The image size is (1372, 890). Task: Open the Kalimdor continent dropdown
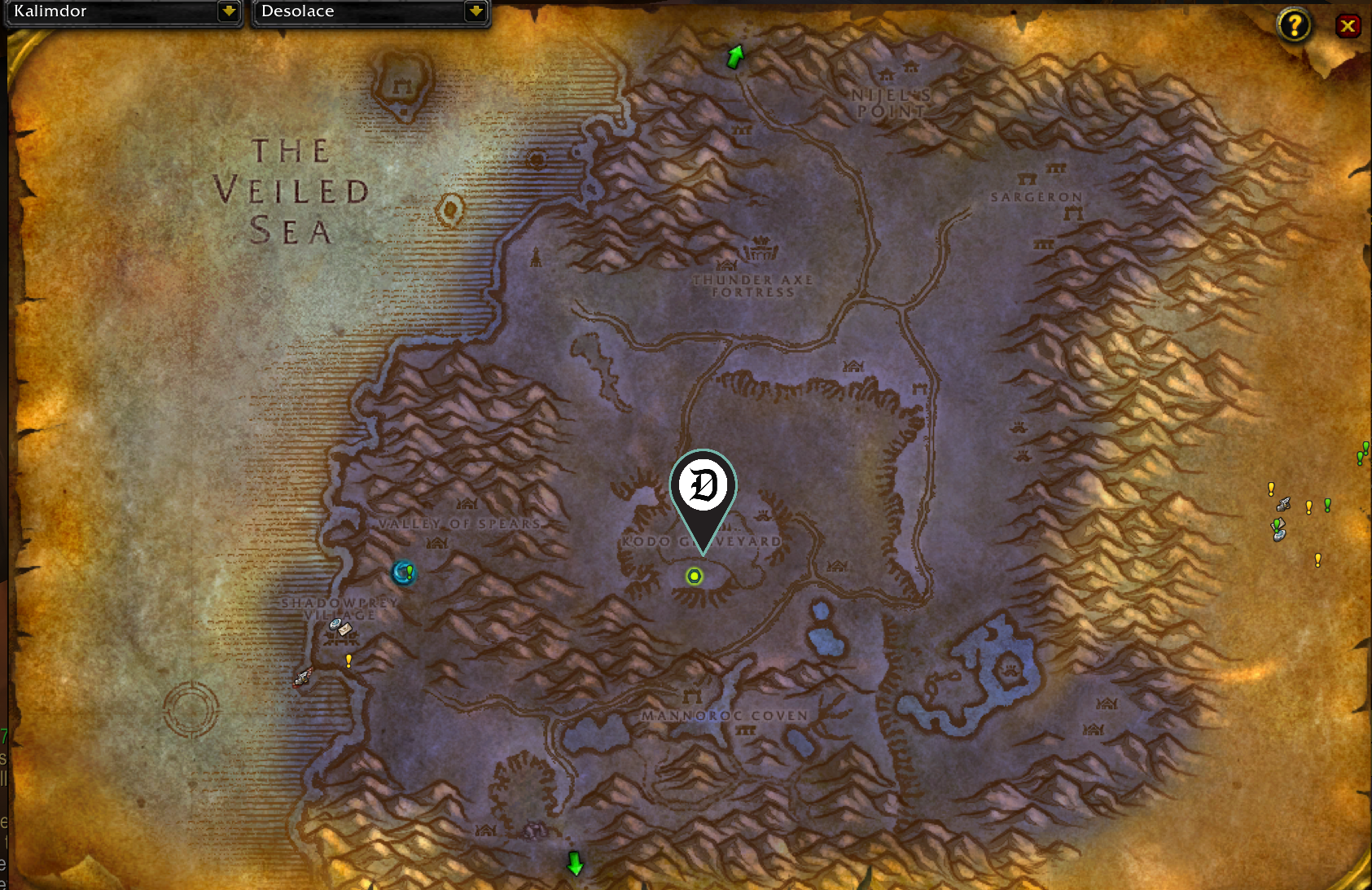tap(122, 11)
